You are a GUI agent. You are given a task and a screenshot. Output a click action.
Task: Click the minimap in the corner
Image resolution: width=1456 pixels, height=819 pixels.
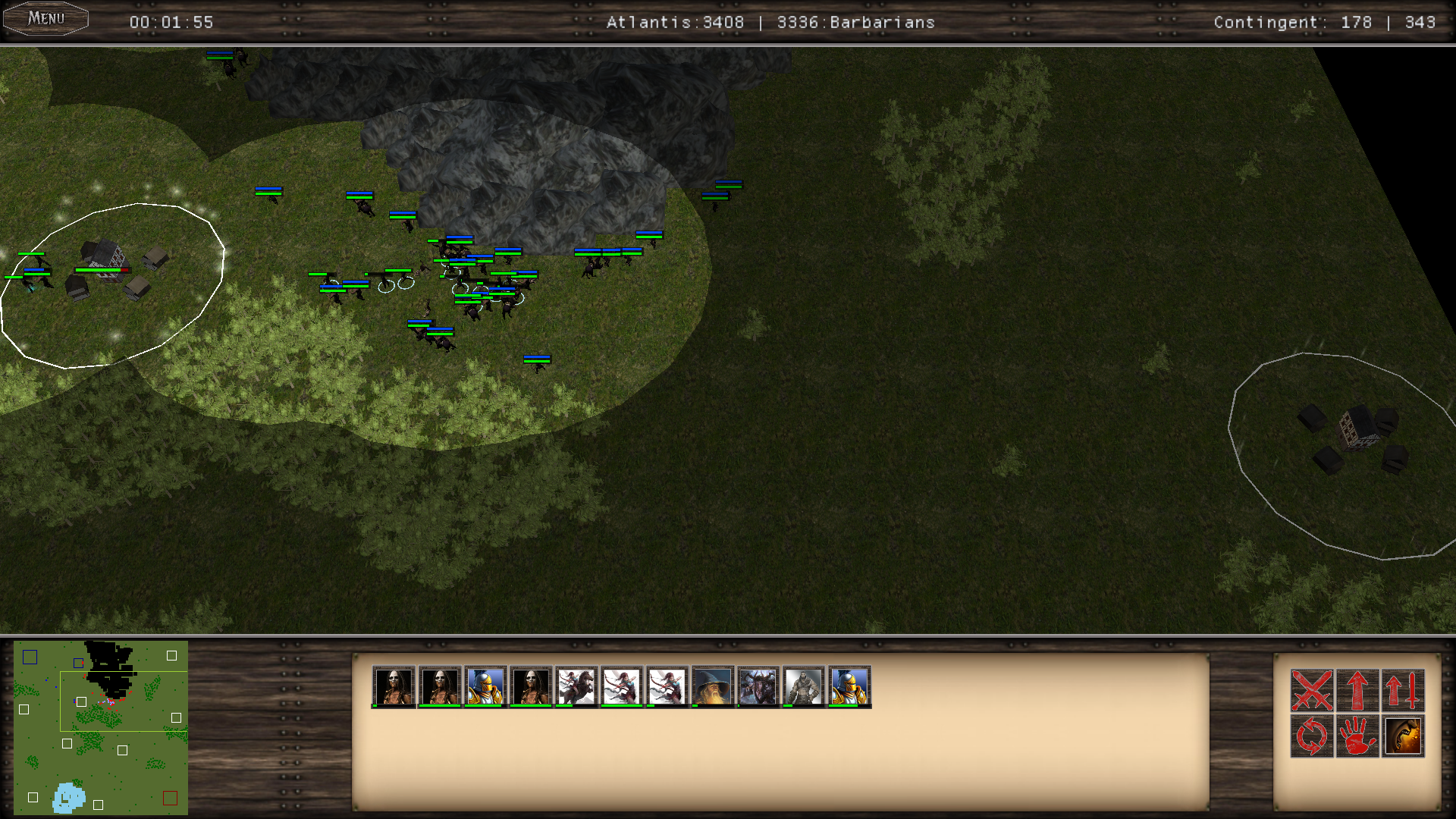pyautogui.click(x=101, y=727)
